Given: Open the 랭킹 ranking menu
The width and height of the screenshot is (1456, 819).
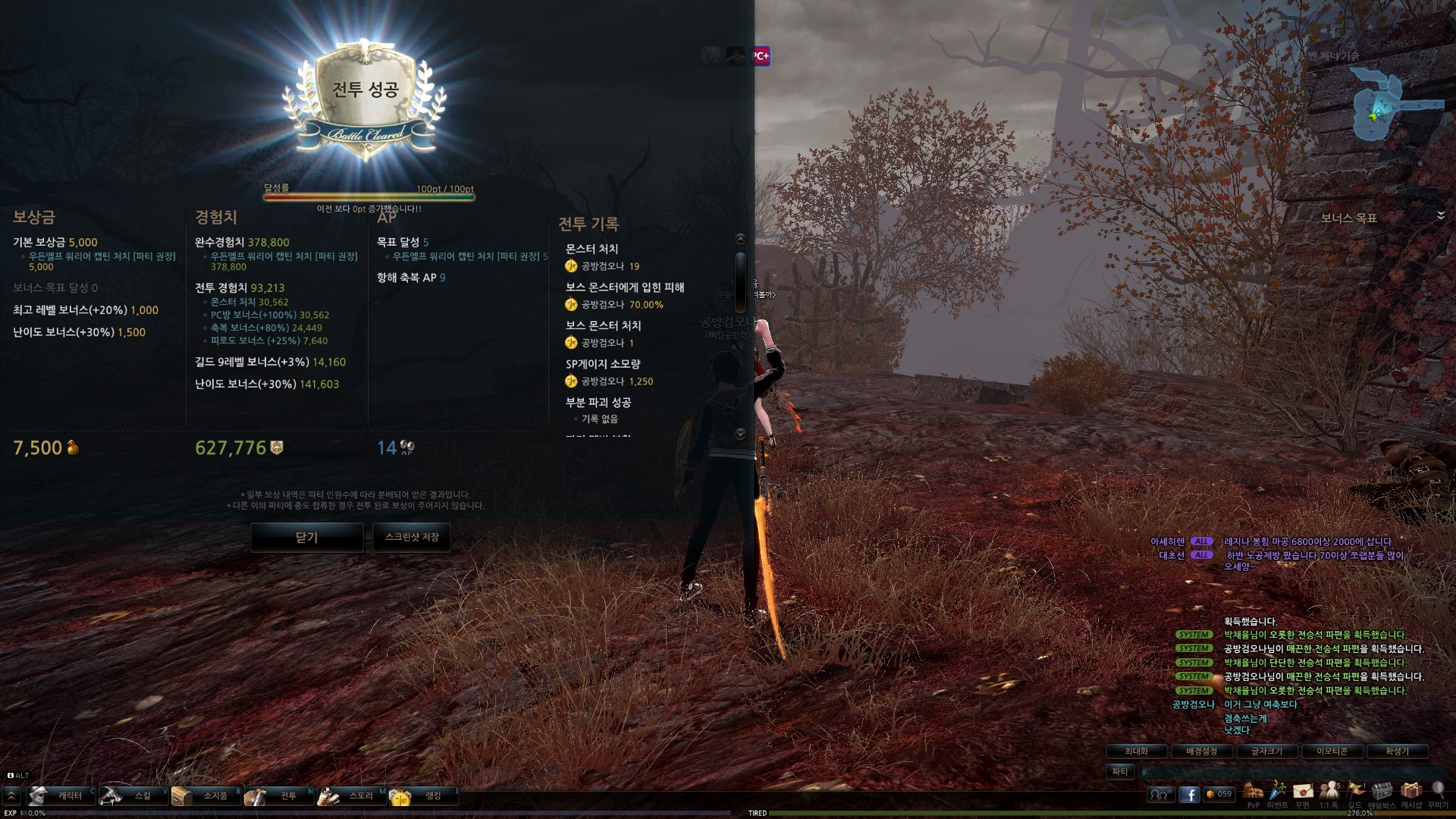Looking at the screenshot, I should coord(423,795).
